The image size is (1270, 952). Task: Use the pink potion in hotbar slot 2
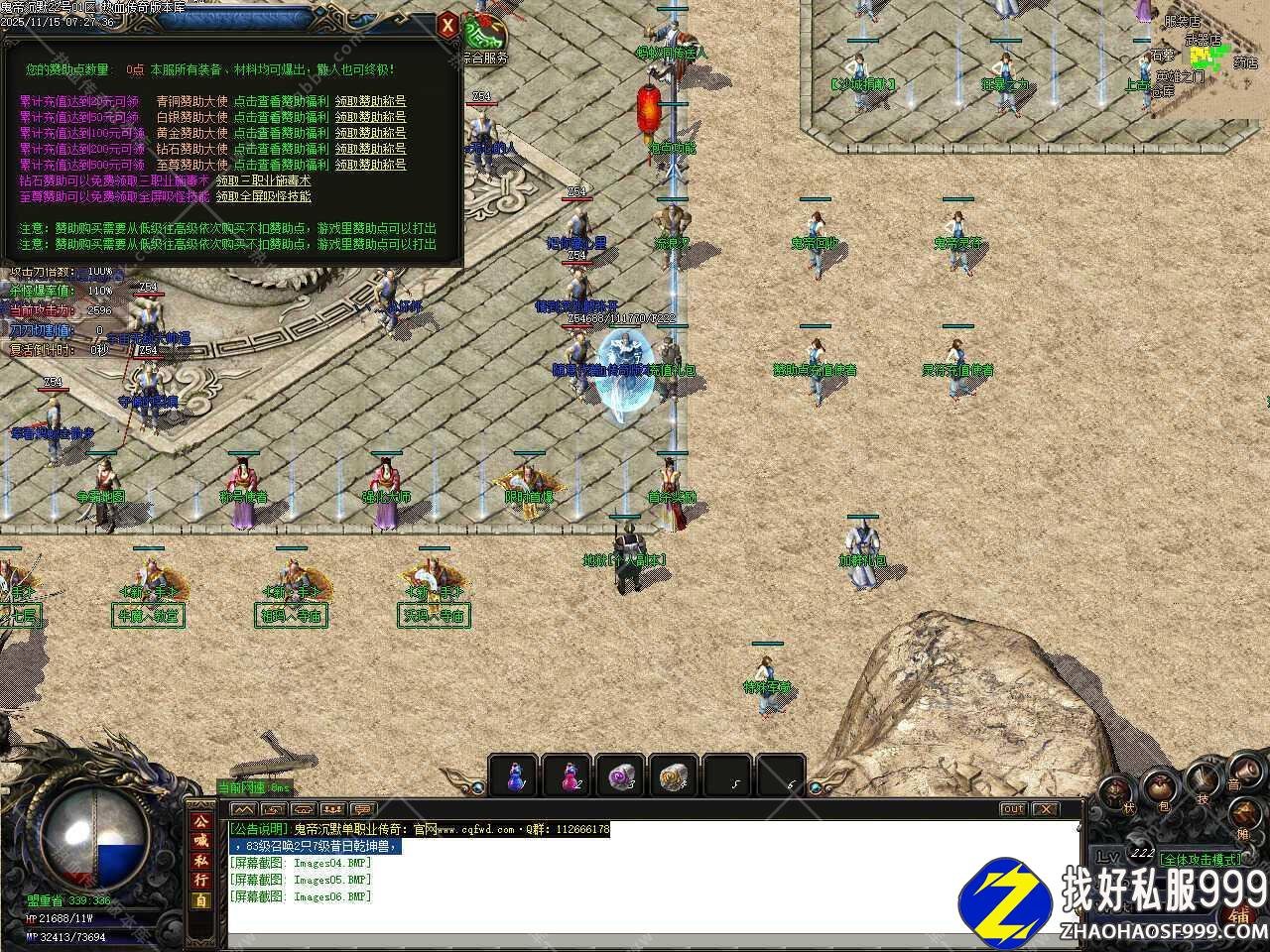tap(568, 775)
